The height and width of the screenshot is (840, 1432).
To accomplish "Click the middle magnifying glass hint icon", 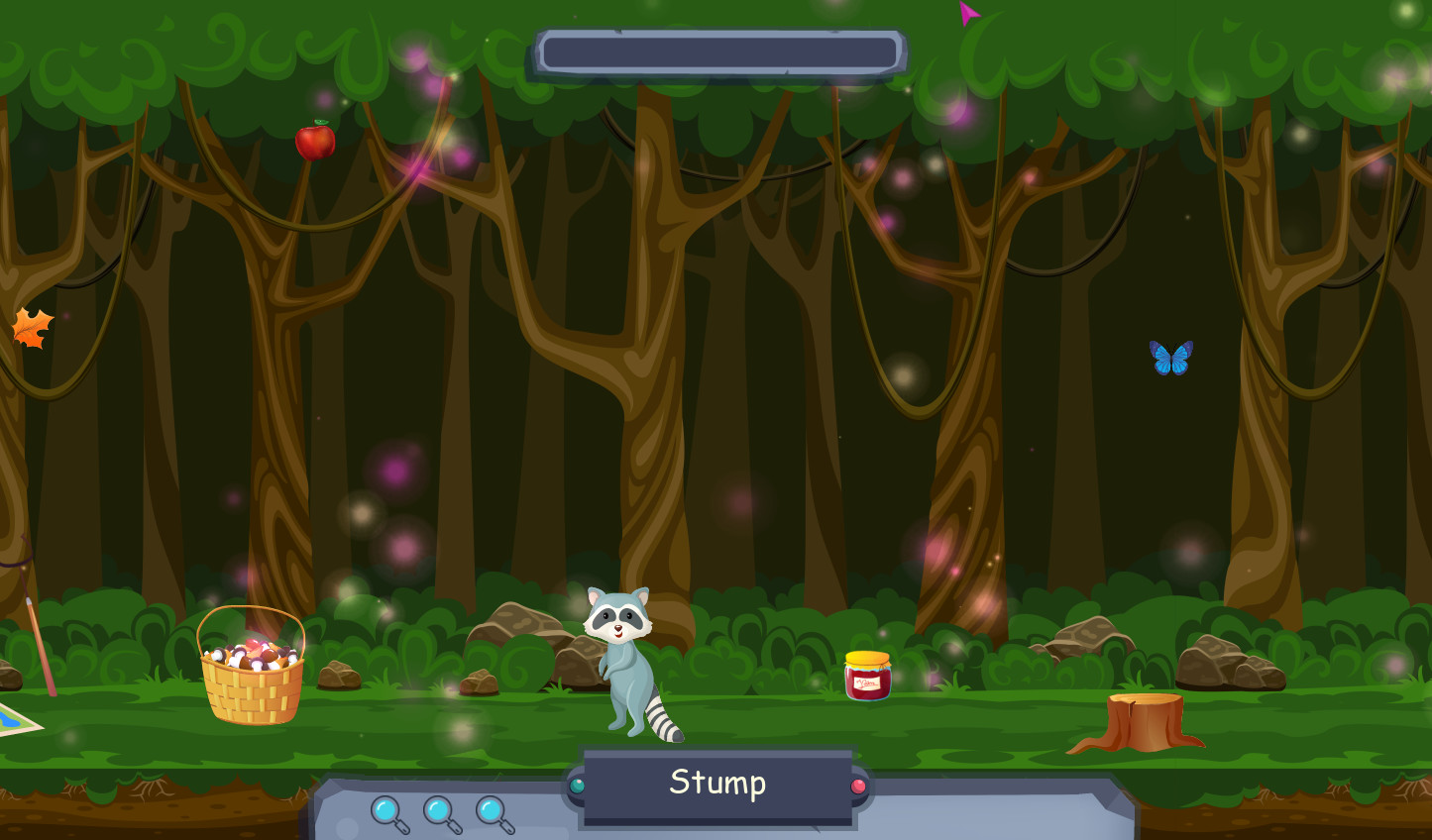I will click(x=440, y=813).
